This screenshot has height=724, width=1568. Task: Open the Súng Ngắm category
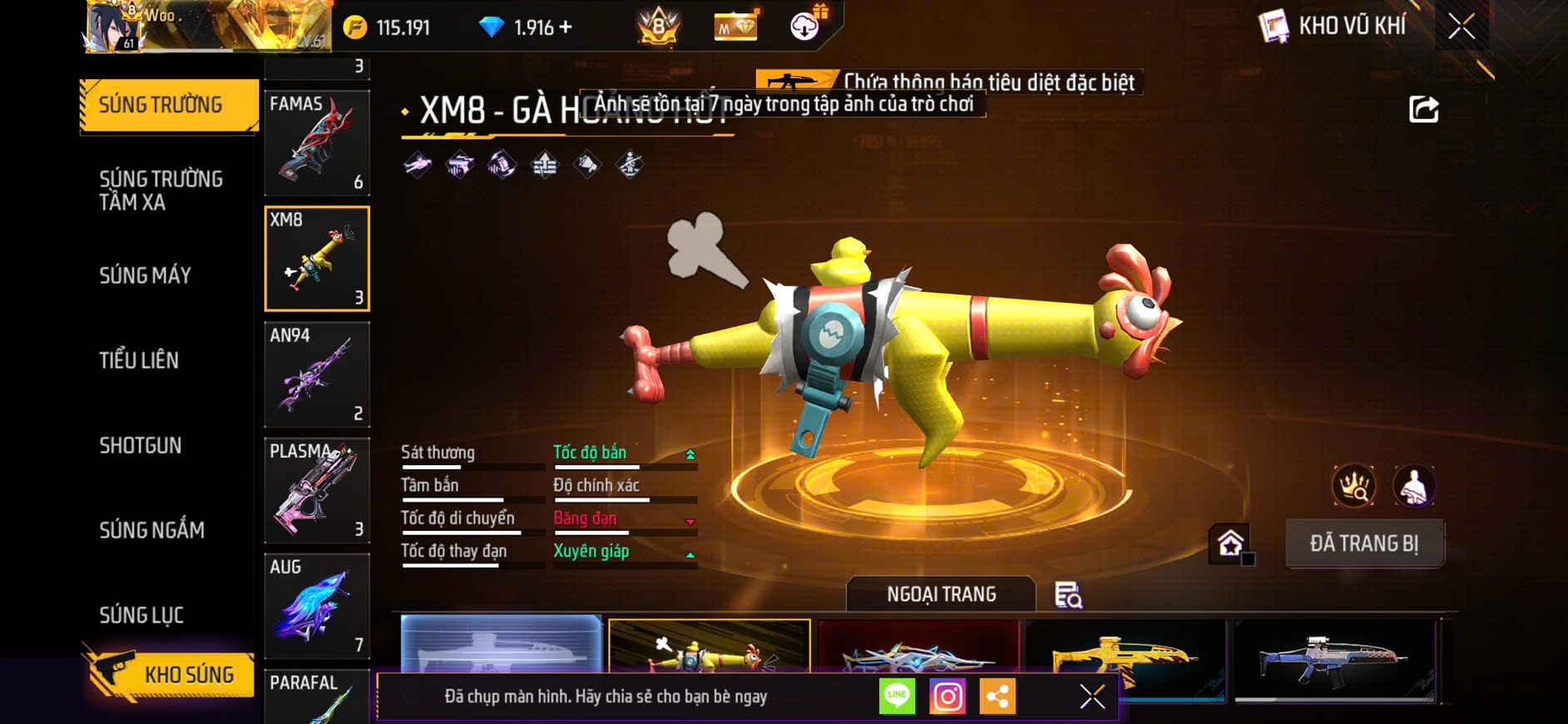click(x=151, y=530)
